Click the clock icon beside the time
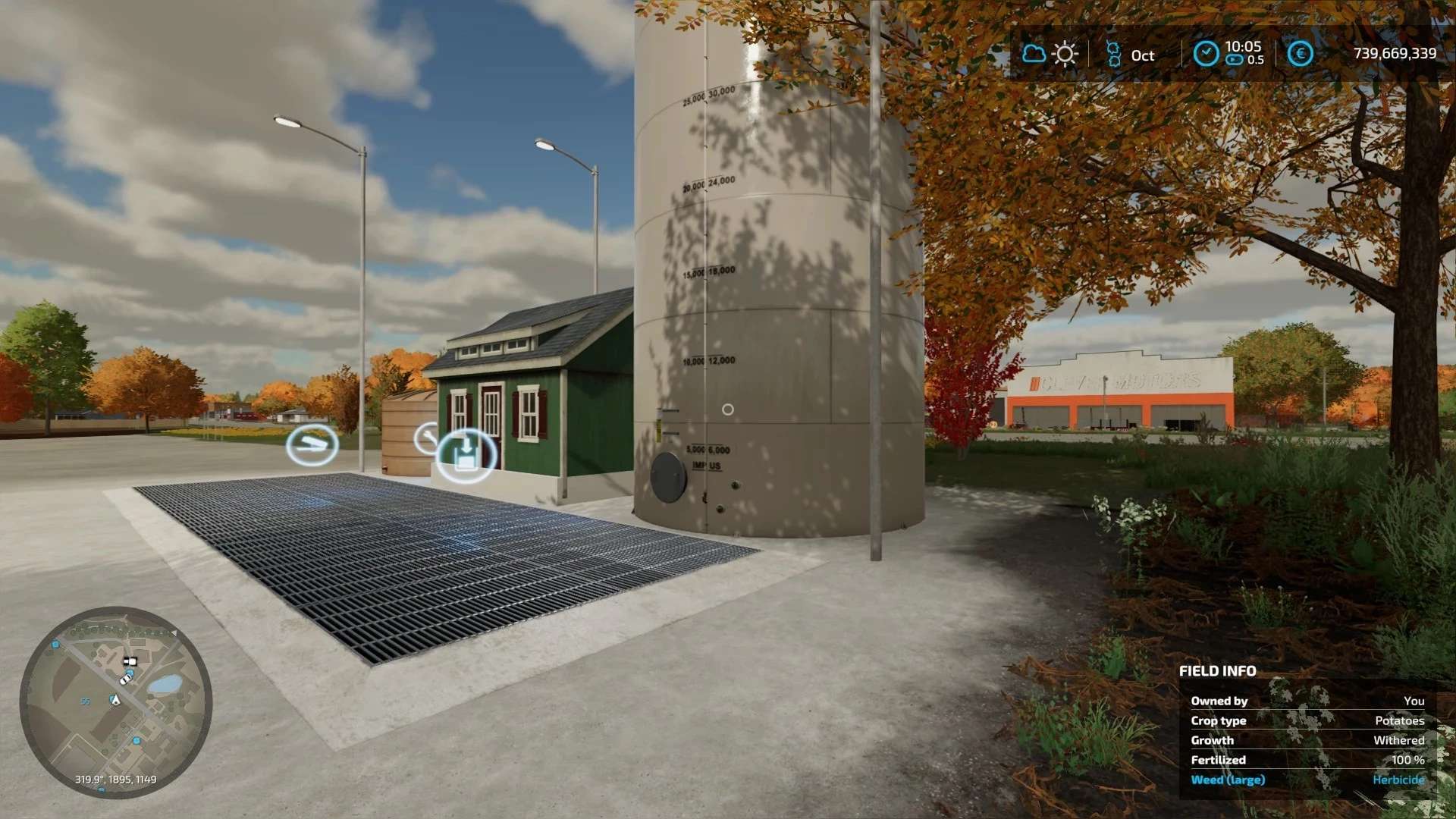This screenshot has width=1456, height=819. point(1206,54)
